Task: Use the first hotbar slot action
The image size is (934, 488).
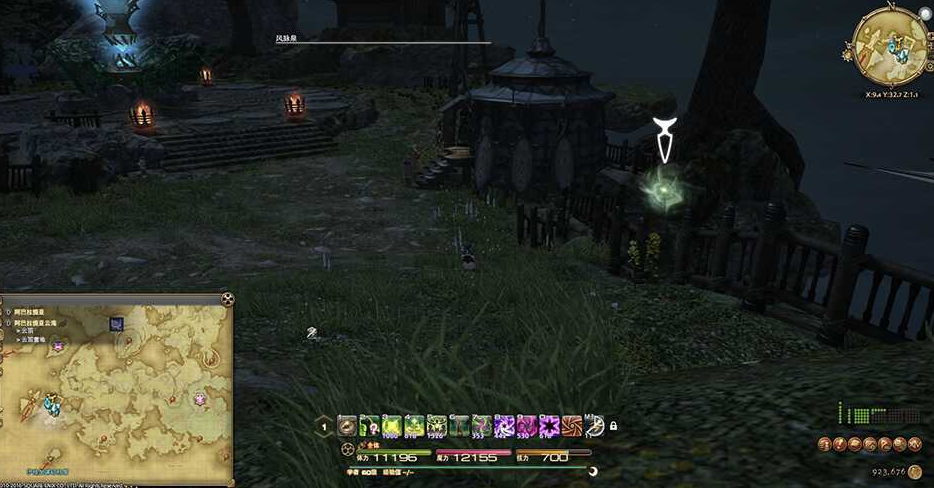Action: 347,425
